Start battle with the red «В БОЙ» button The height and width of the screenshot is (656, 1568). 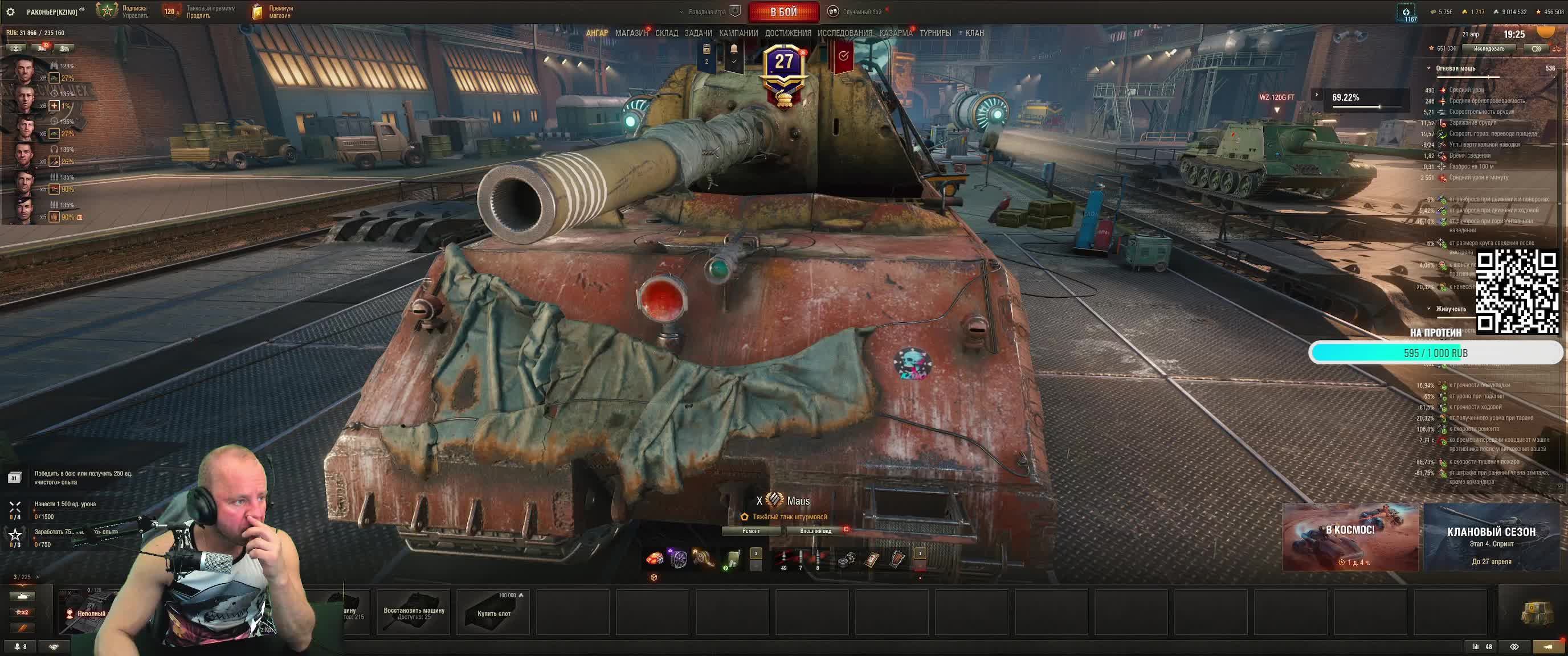[x=783, y=11]
